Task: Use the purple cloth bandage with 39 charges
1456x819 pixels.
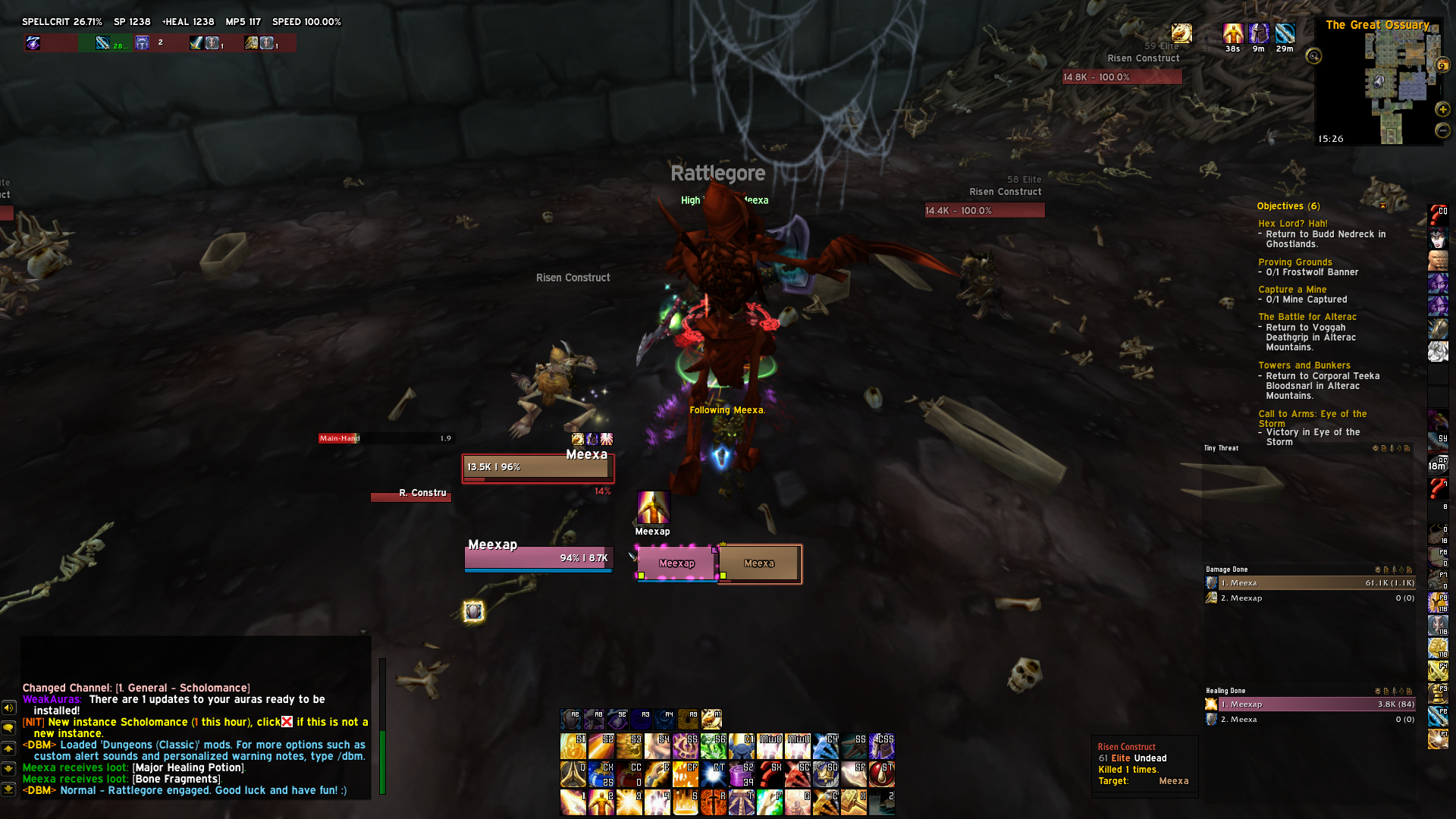Action: coord(741,774)
